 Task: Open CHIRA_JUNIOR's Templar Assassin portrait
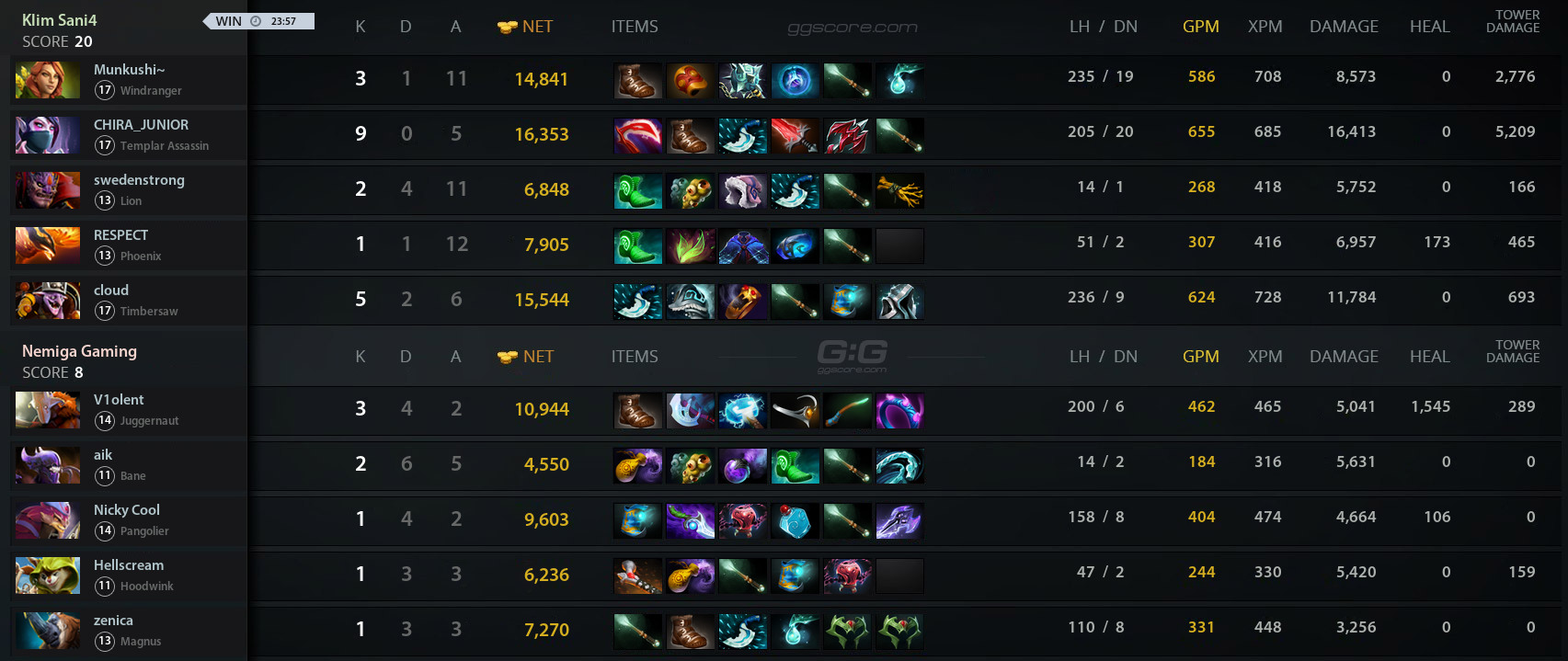[x=48, y=135]
